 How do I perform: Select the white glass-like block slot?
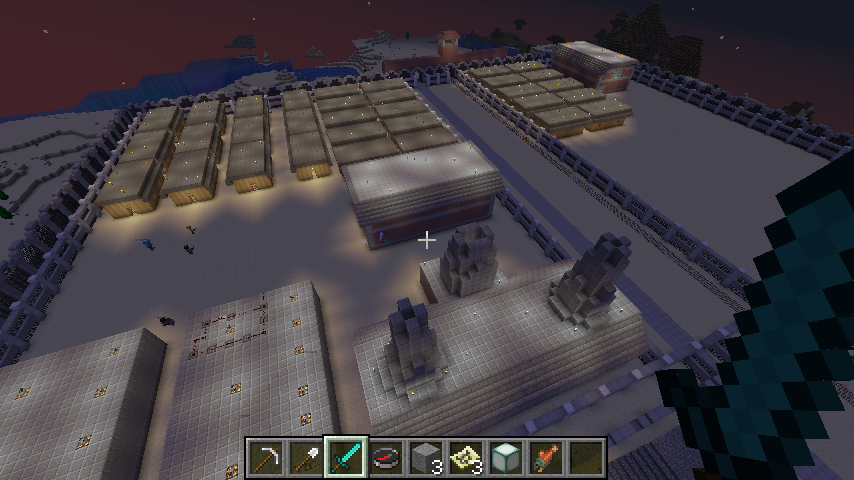pyautogui.click(x=506, y=458)
